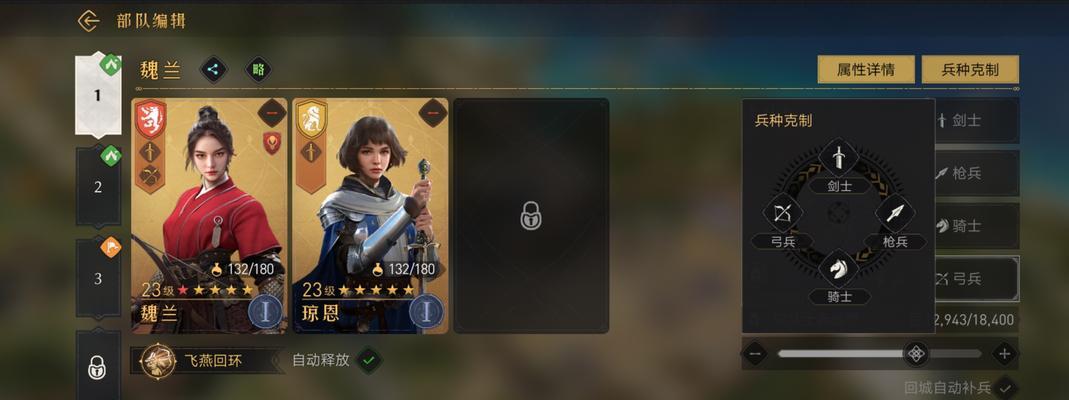Toggle 回城自动补兵 checkbox
Viewport: 1069px width, 400px height.
pyautogui.click(x=1005, y=387)
